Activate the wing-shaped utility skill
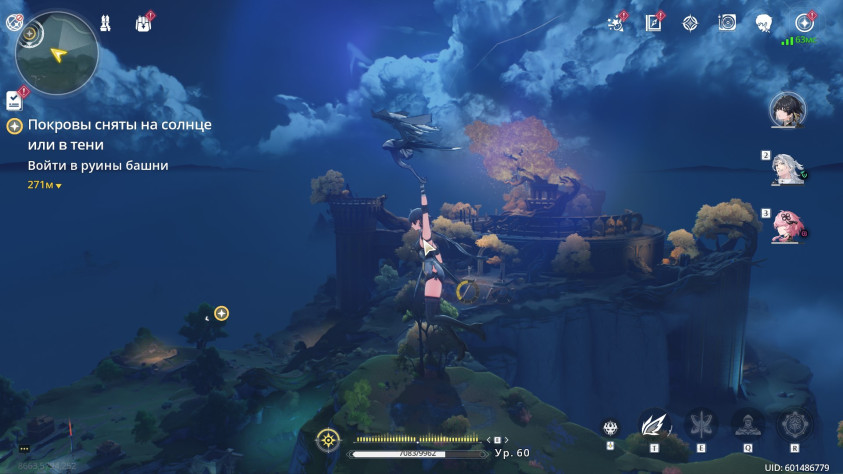 click(x=653, y=426)
